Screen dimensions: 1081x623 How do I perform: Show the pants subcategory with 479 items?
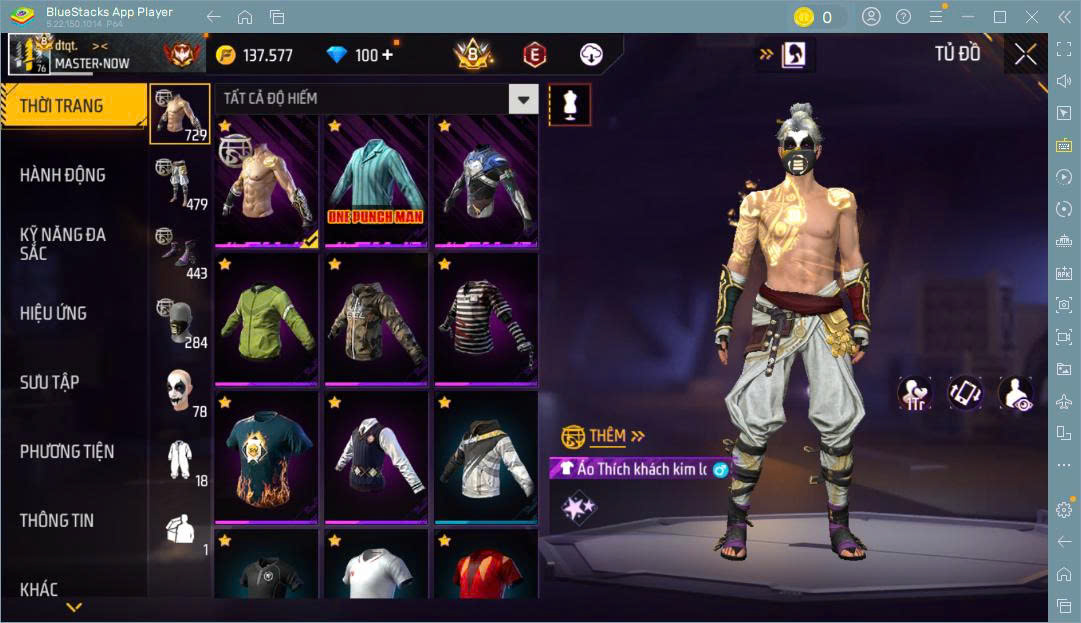coord(180,182)
